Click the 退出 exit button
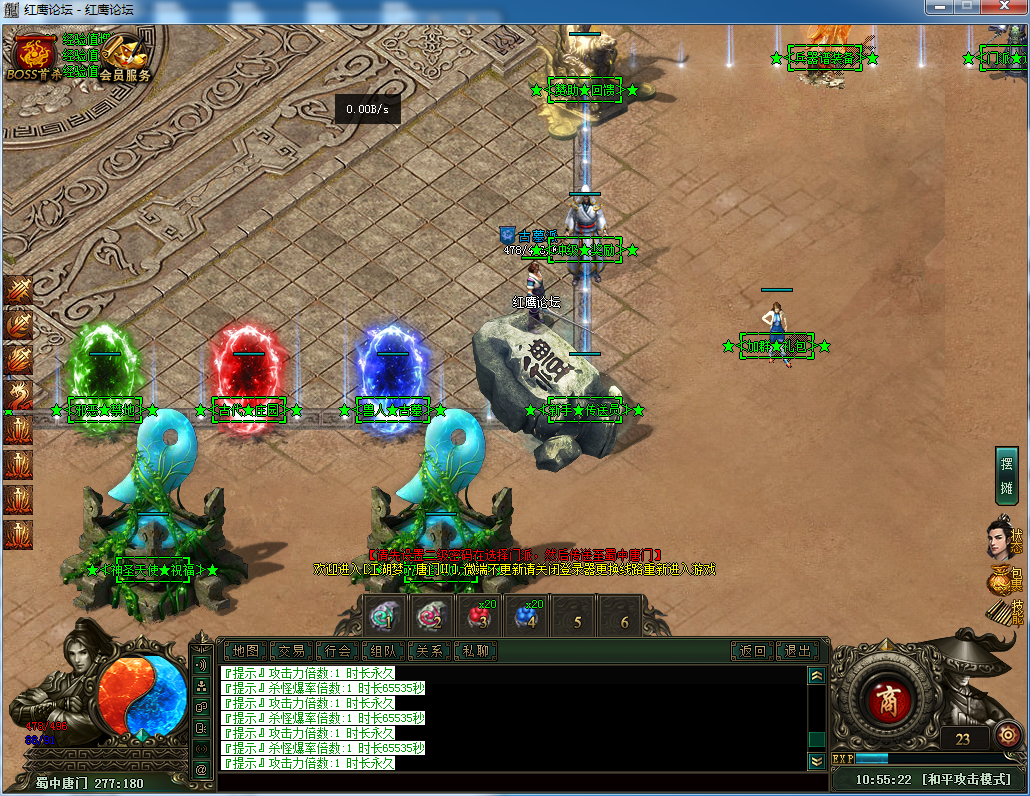The image size is (1030, 796). [x=798, y=651]
